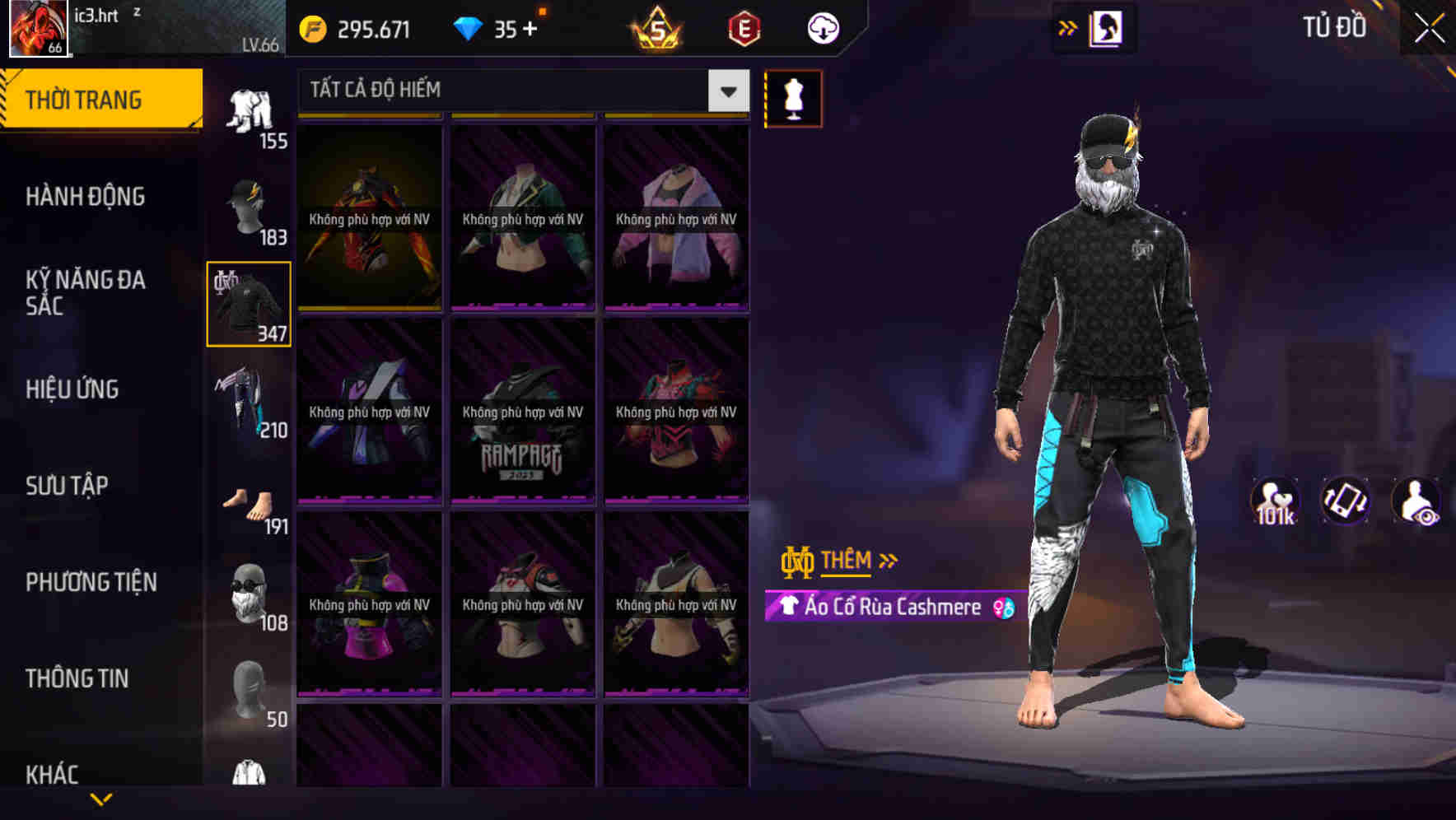Click the diamond currency icon
Viewport: 1456px width, 820px height.
(x=469, y=27)
